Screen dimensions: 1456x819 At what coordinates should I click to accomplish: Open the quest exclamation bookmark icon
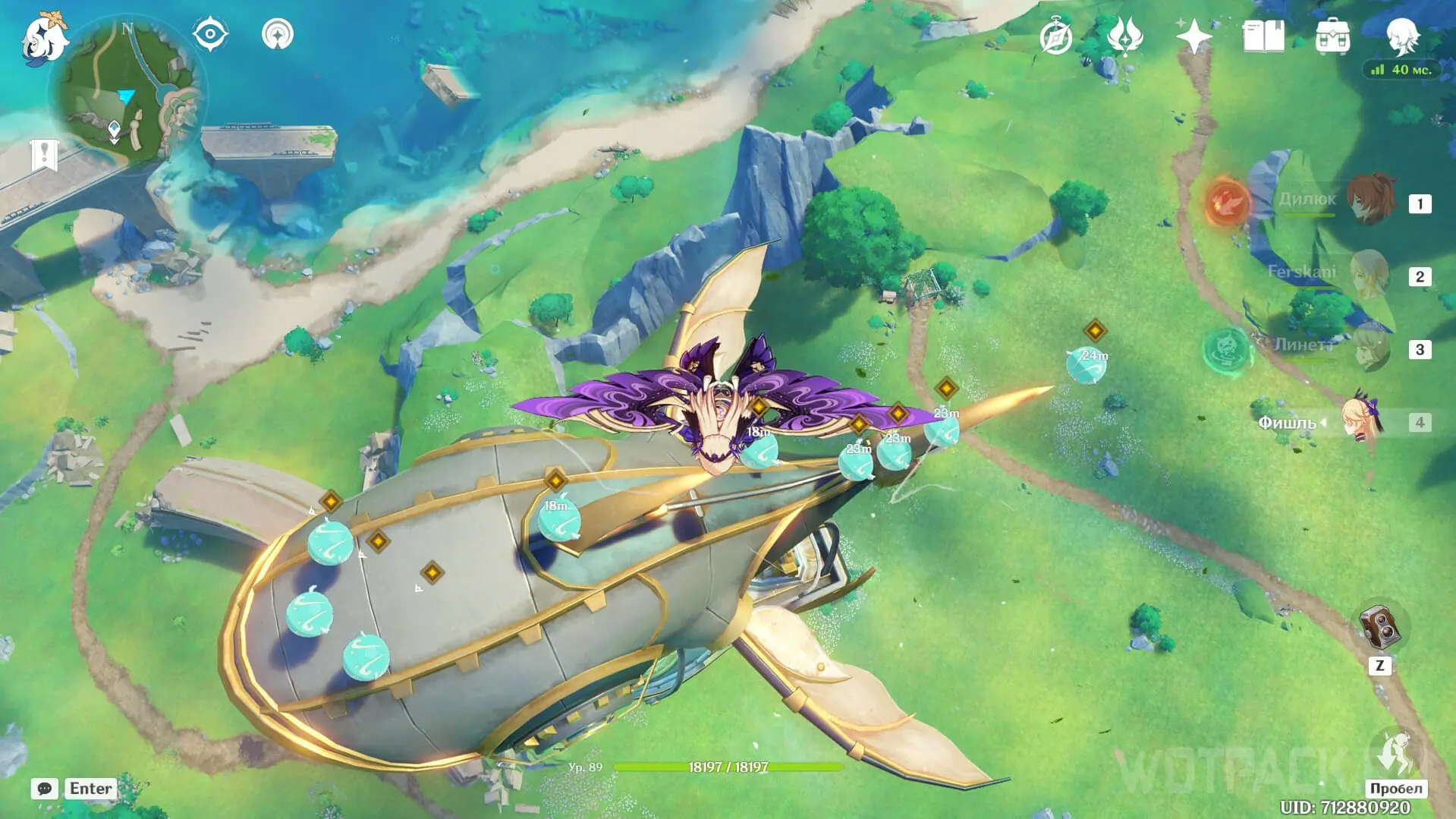coord(44,155)
